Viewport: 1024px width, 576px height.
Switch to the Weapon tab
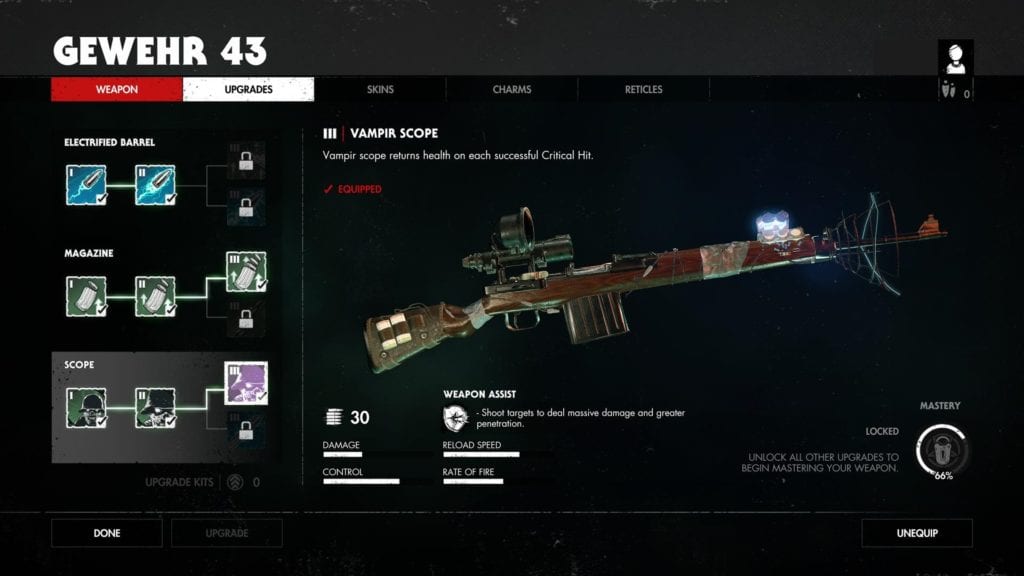[x=117, y=90]
